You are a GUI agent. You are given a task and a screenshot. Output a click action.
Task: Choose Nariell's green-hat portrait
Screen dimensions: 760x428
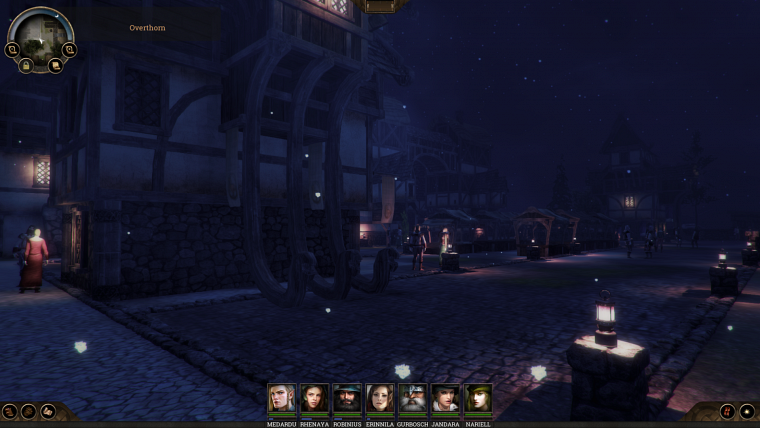click(478, 398)
